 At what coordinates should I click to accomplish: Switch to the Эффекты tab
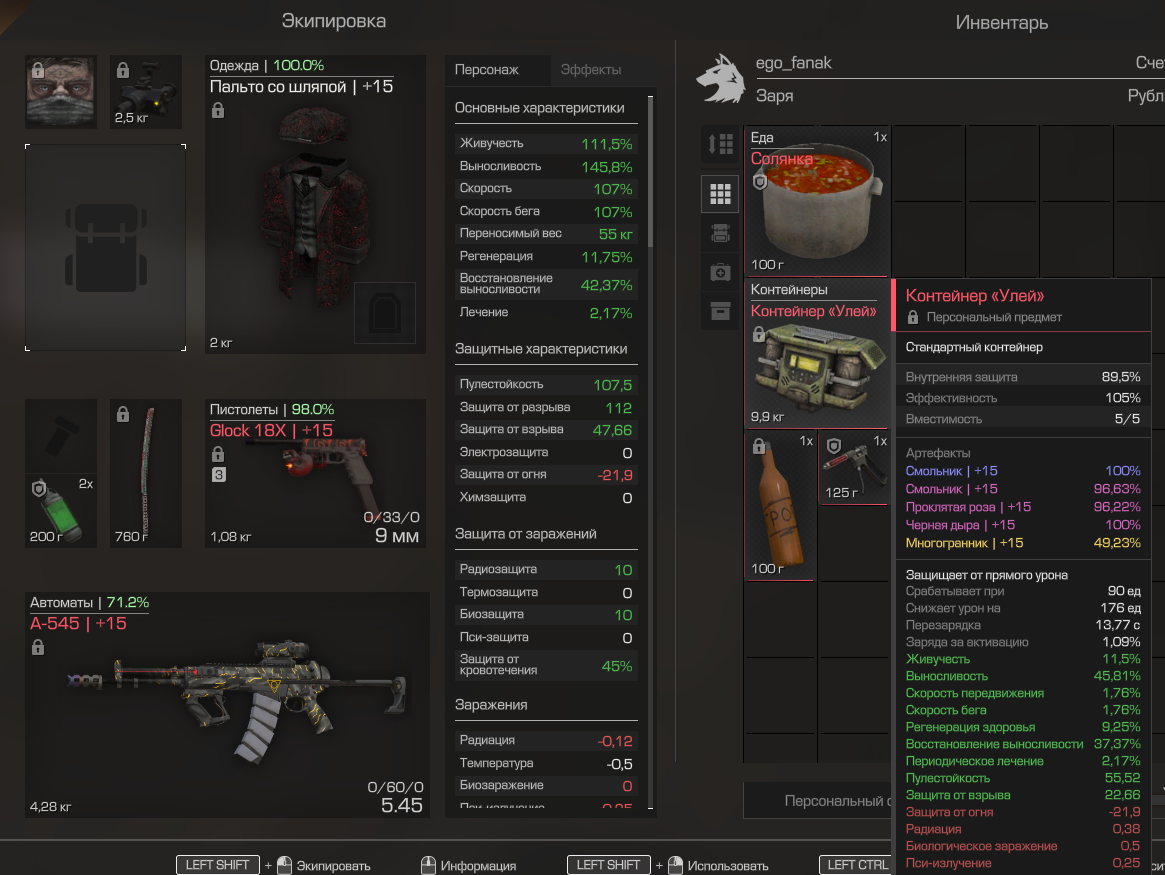pyautogui.click(x=591, y=70)
